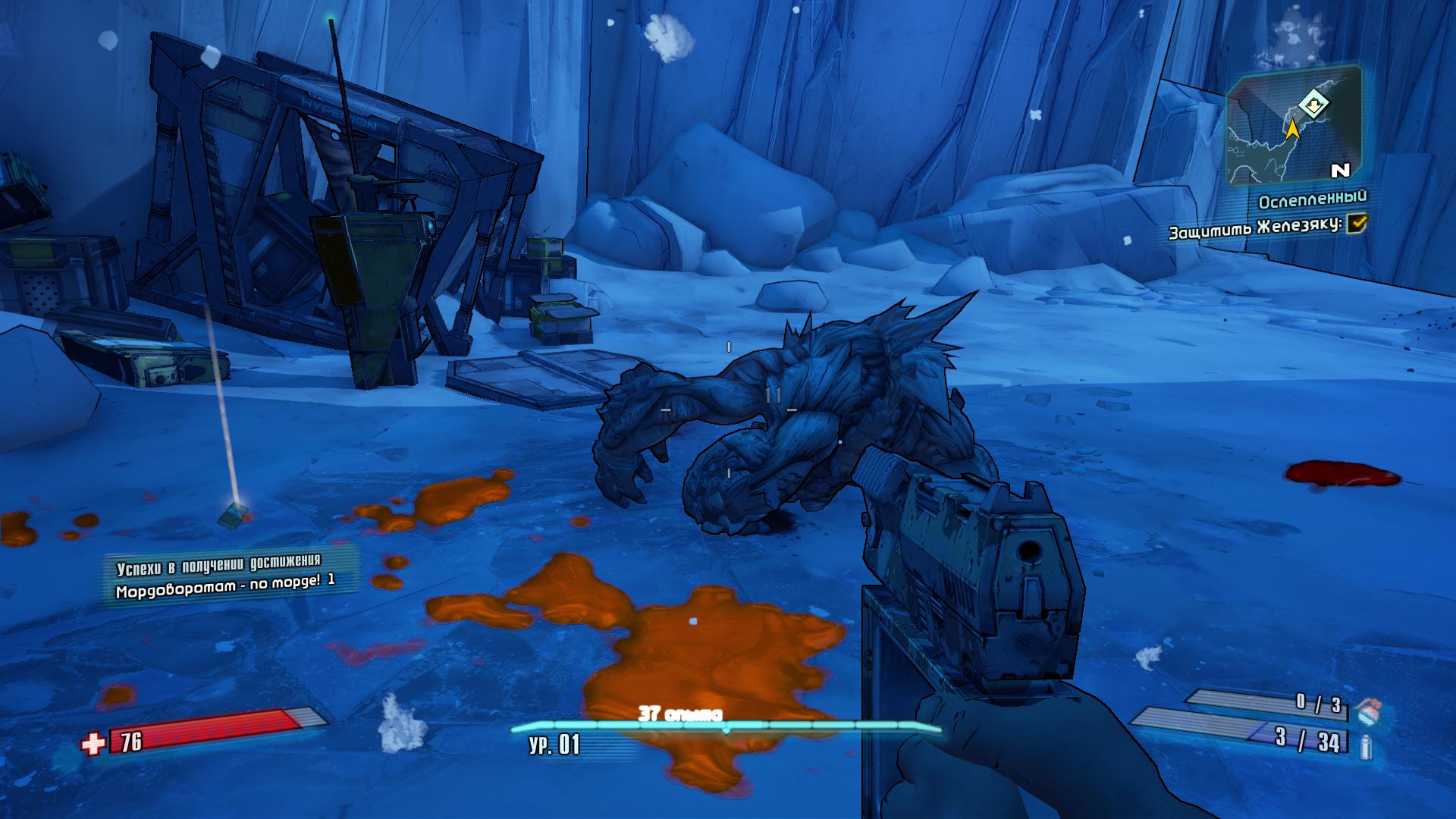Screen dimensions: 1456x819
Task: Open the Ослепленный quest tracker title
Action: (x=1312, y=200)
